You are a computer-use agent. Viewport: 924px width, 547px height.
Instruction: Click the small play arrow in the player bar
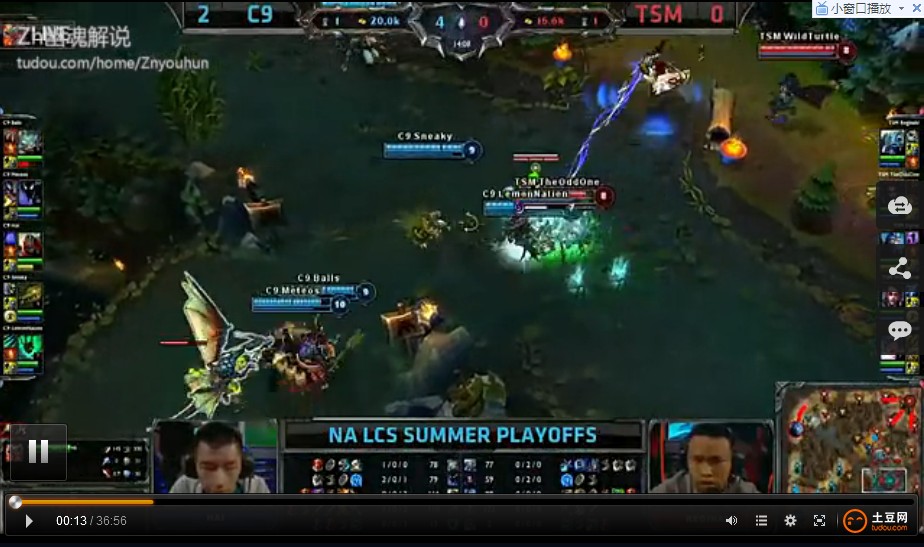click(x=29, y=521)
